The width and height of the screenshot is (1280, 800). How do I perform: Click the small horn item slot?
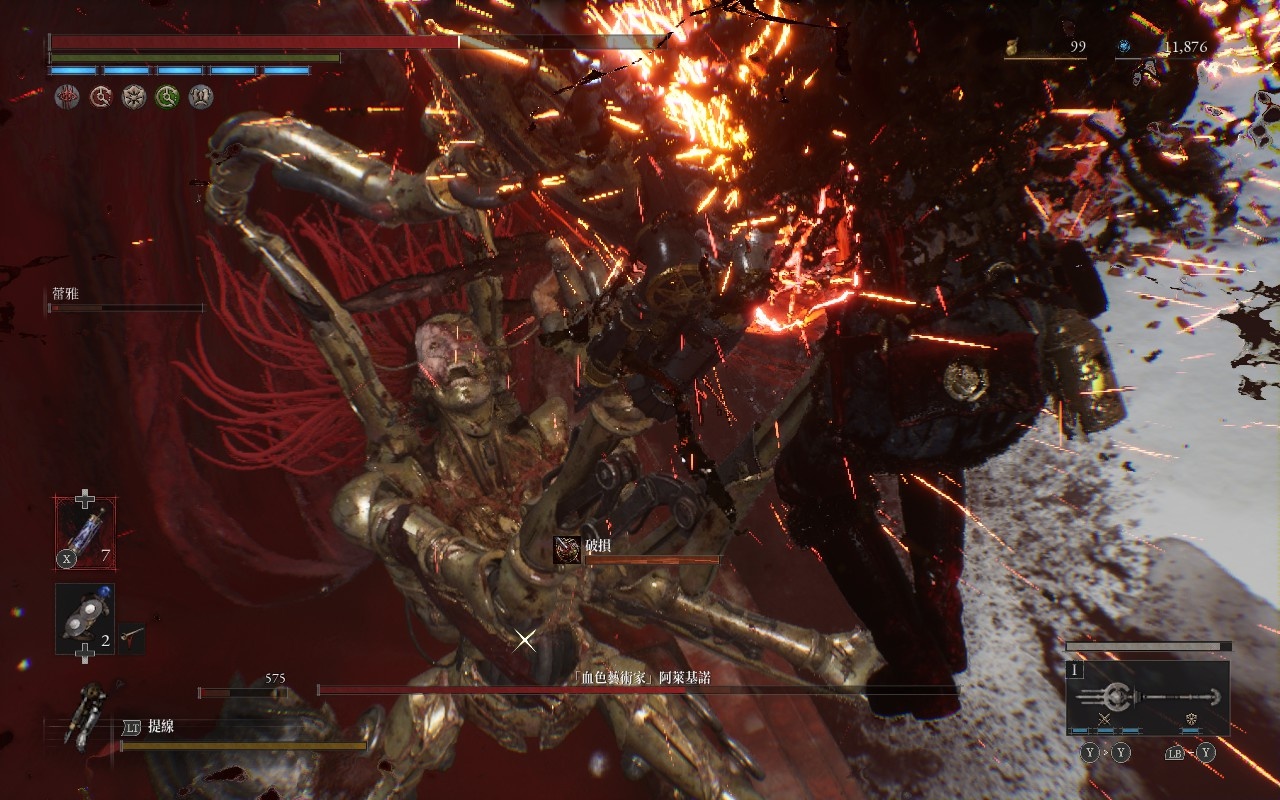pos(131,638)
